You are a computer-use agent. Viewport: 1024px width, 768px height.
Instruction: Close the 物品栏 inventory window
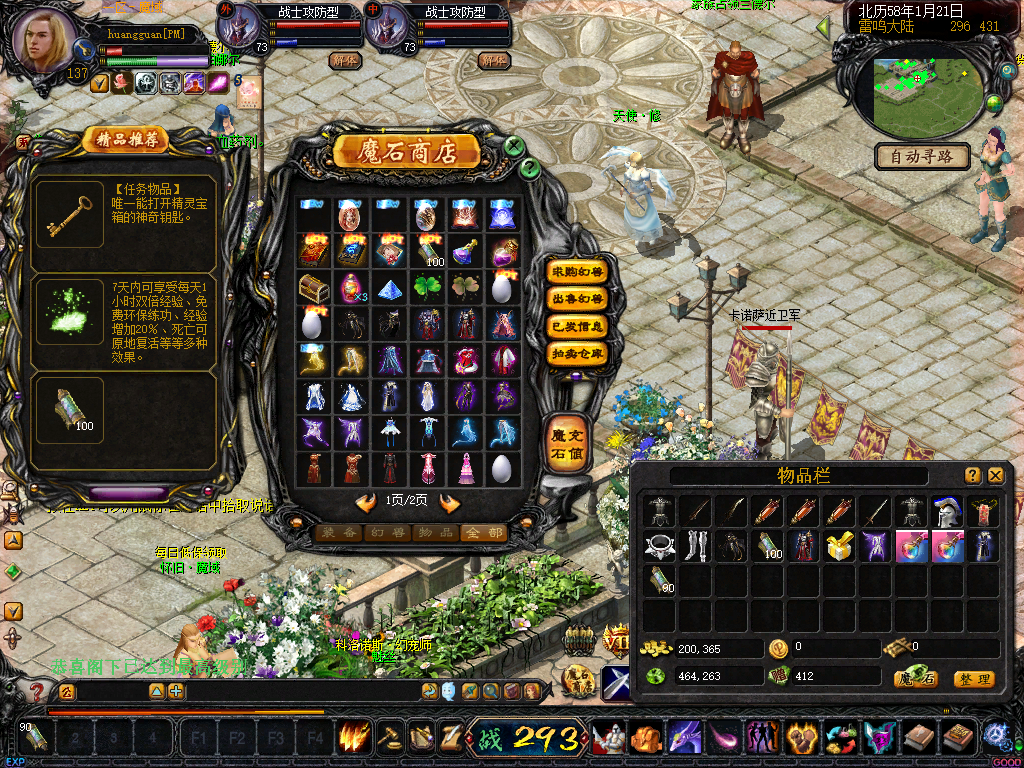pyautogui.click(x=995, y=476)
